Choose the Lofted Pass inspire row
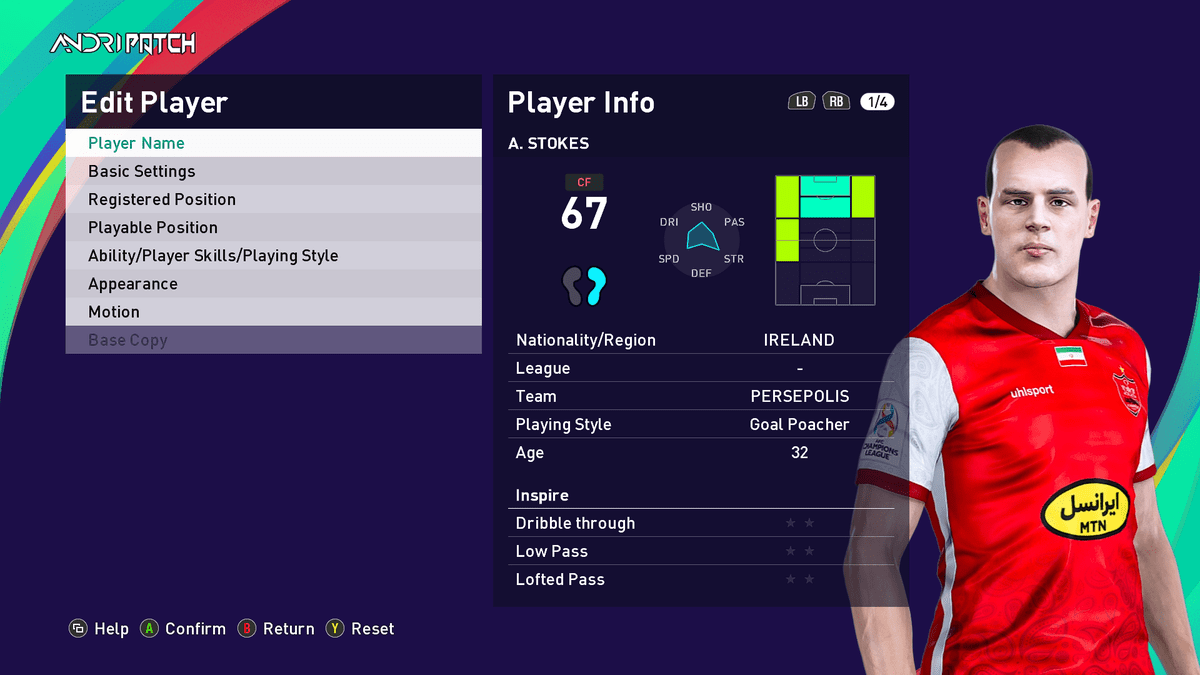The width and height of the screenshot is (1200, 675). tap(700, 579)
